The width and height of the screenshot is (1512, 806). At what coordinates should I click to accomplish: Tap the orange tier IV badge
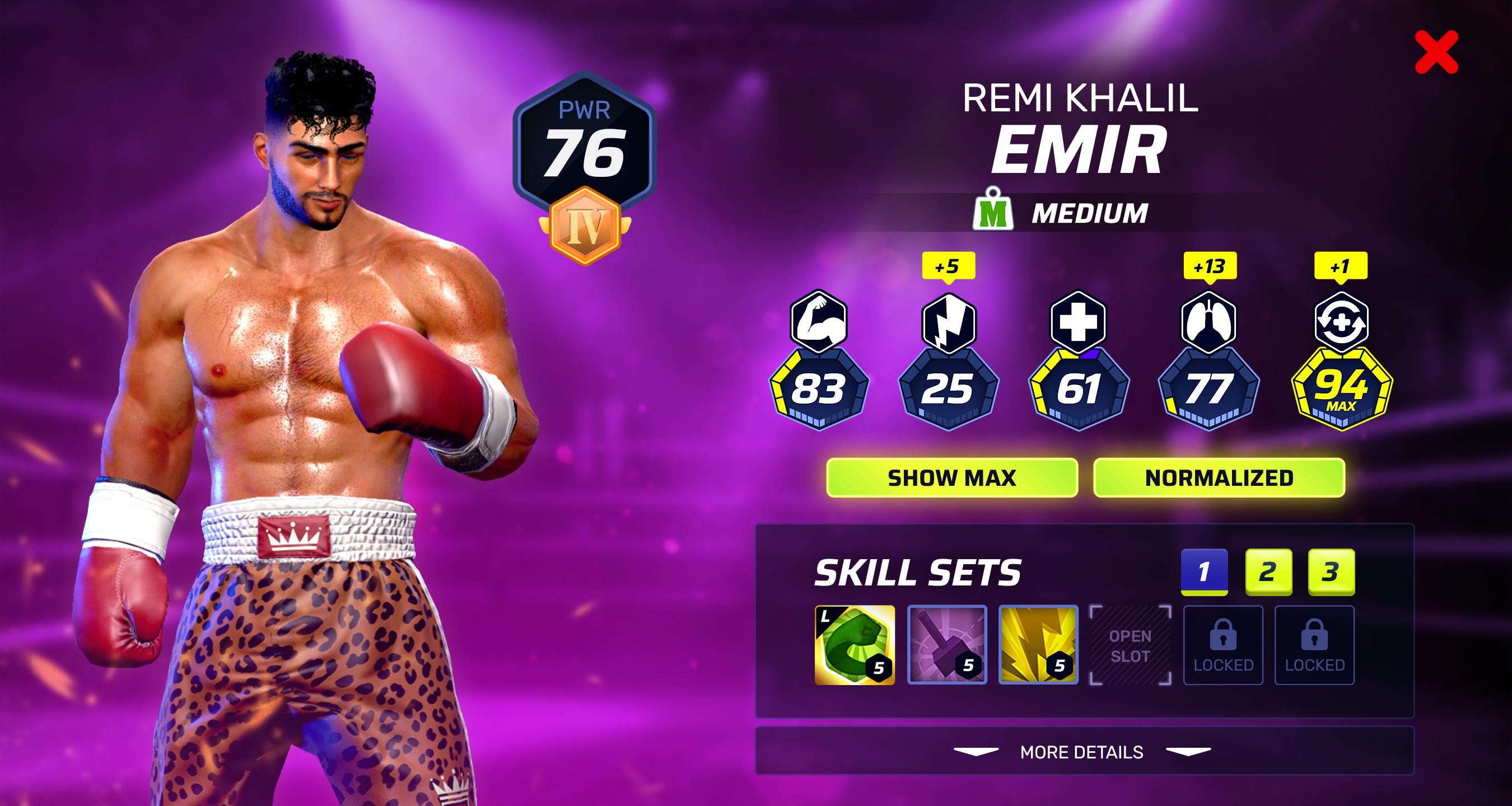click(585, 226)
